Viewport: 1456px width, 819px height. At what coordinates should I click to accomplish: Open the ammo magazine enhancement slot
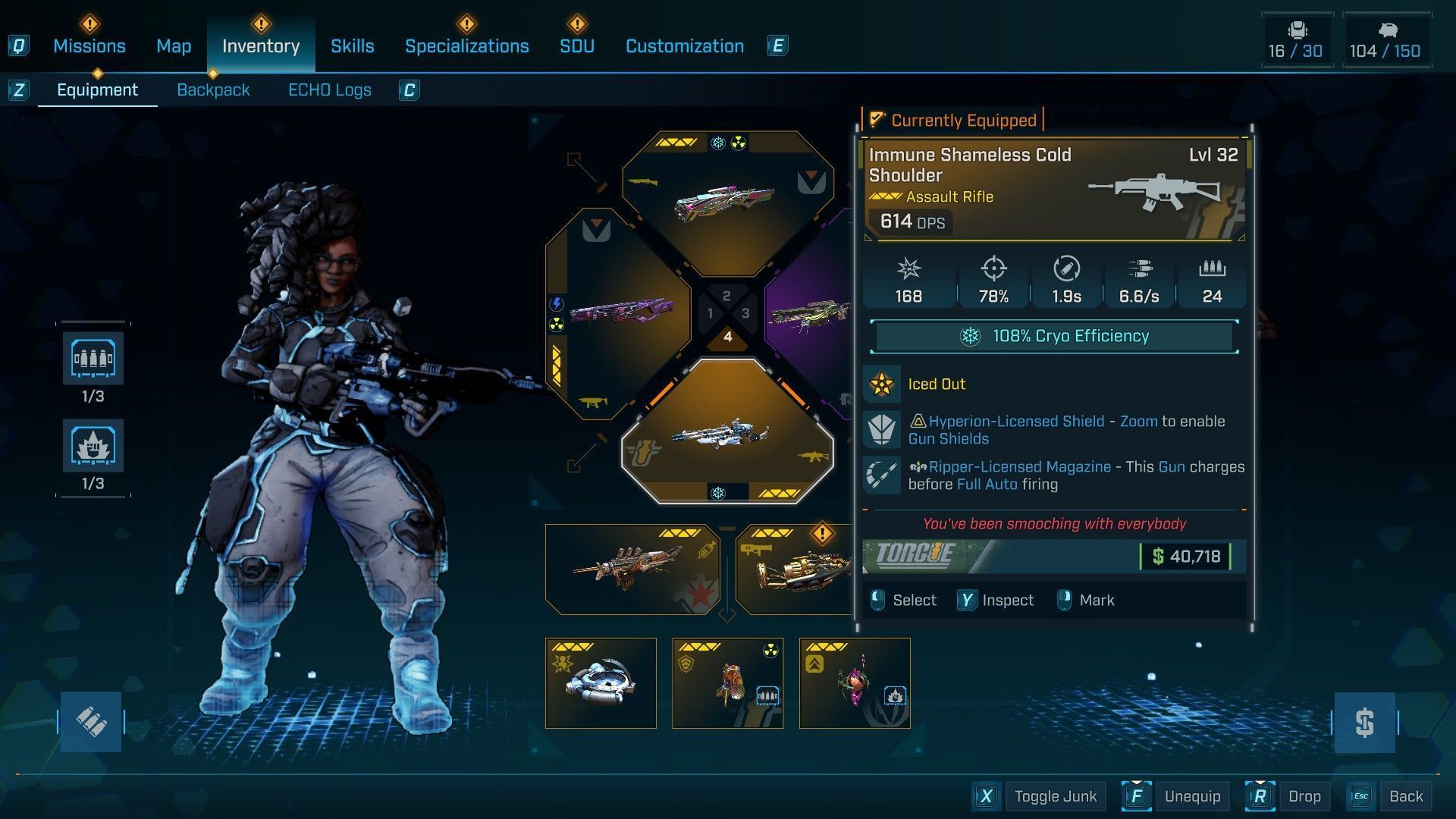[93, 359]
